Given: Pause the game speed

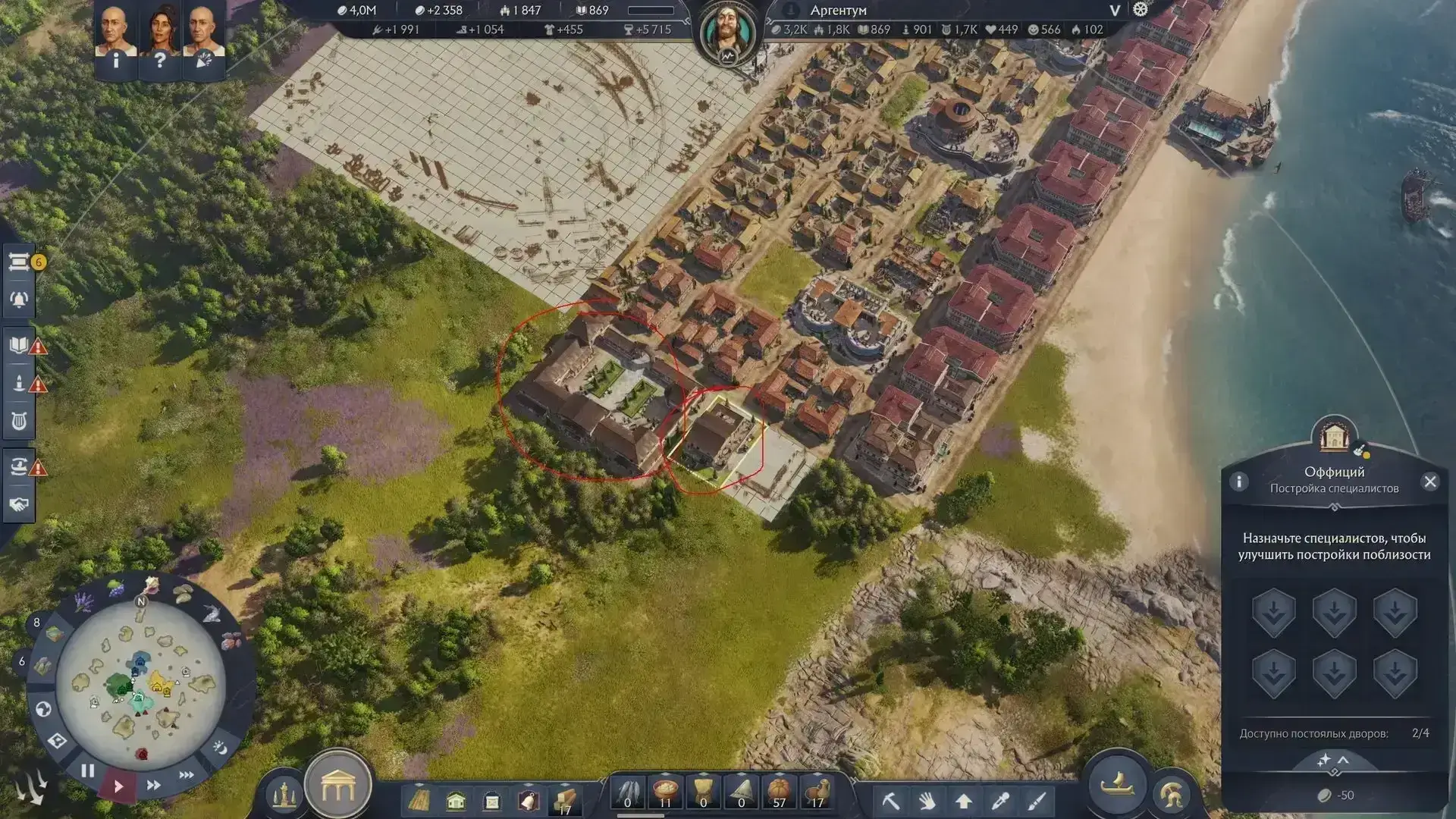Looking at the screenshot, I should 88,771.
